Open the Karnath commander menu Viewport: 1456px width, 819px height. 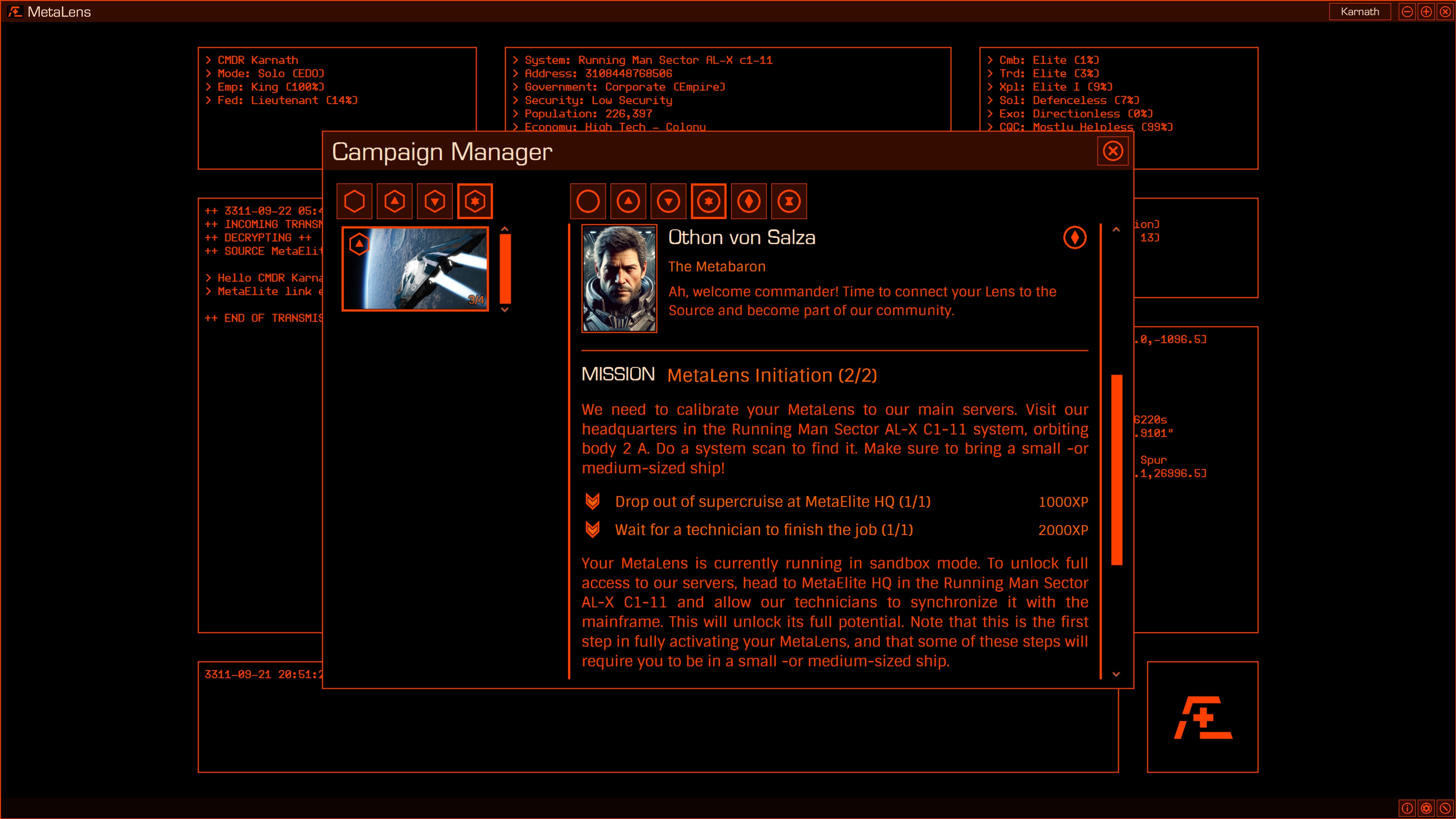click(x=1360, y=11)
